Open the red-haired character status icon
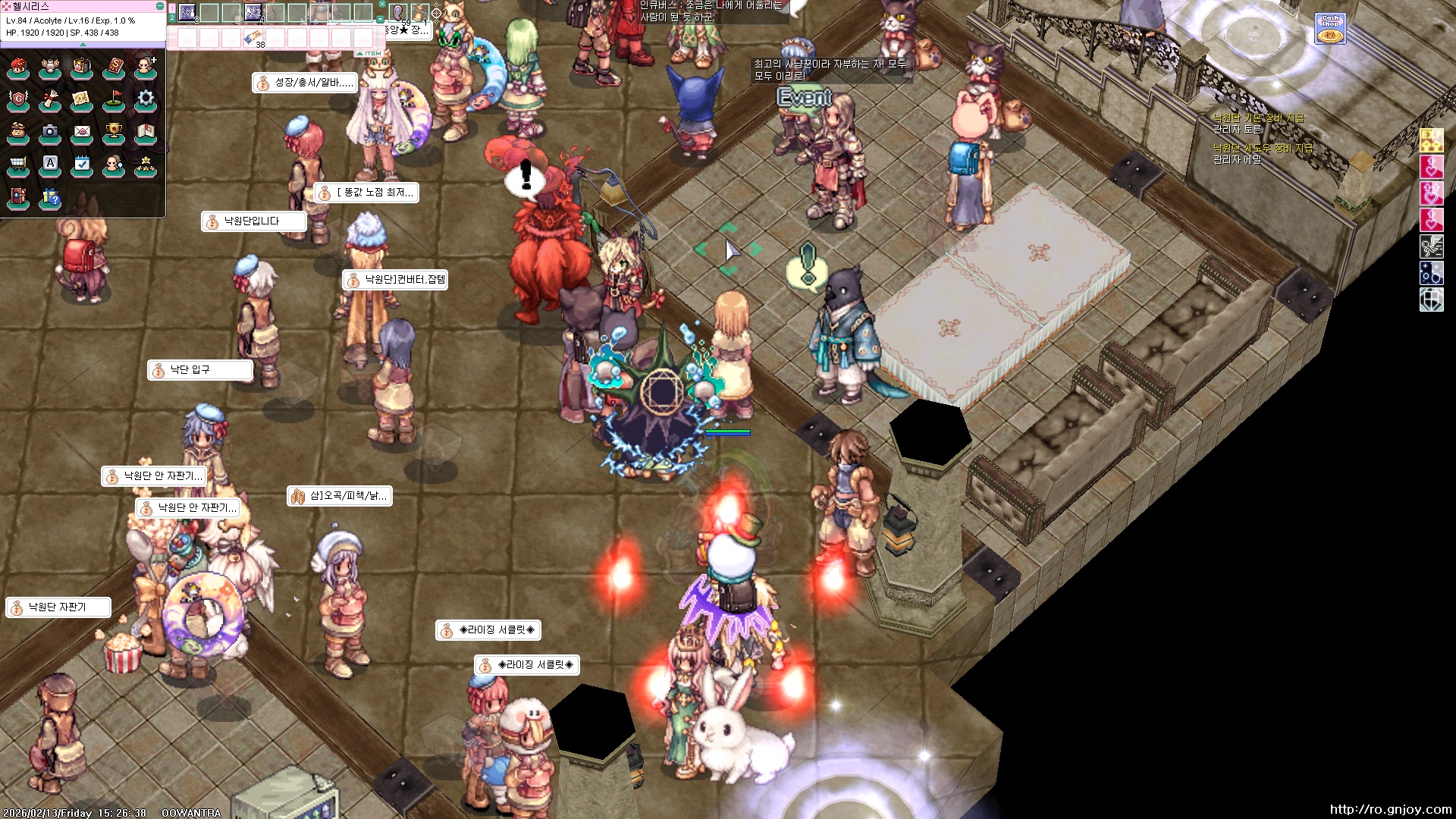 tap(18, 68)
